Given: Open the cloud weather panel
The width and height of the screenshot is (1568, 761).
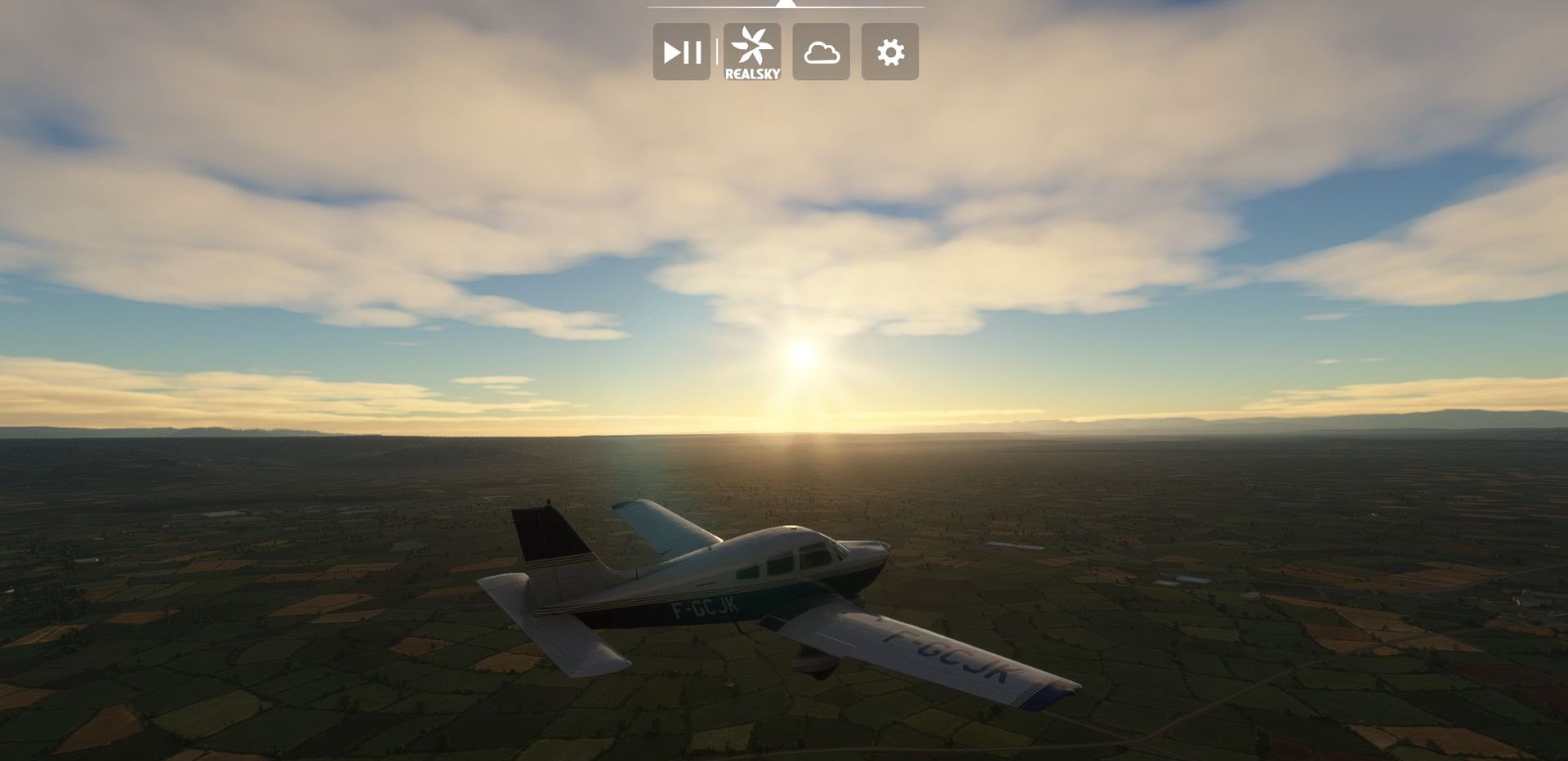Looking at the screenshot, I should (x=821, y=52).
